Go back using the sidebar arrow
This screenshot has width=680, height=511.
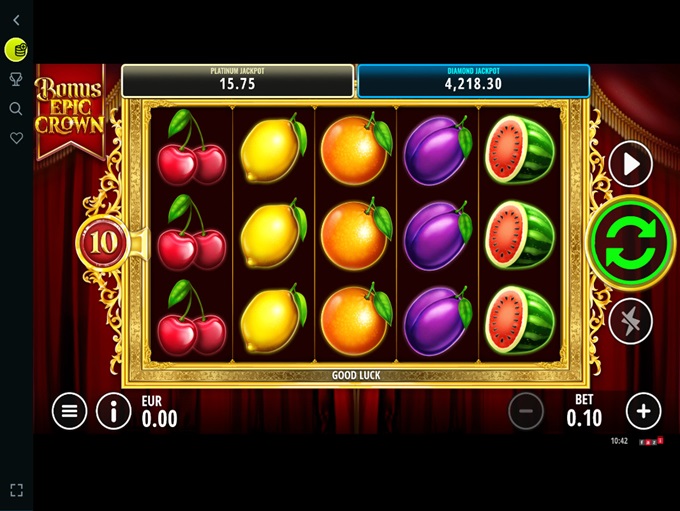(16, 20)
